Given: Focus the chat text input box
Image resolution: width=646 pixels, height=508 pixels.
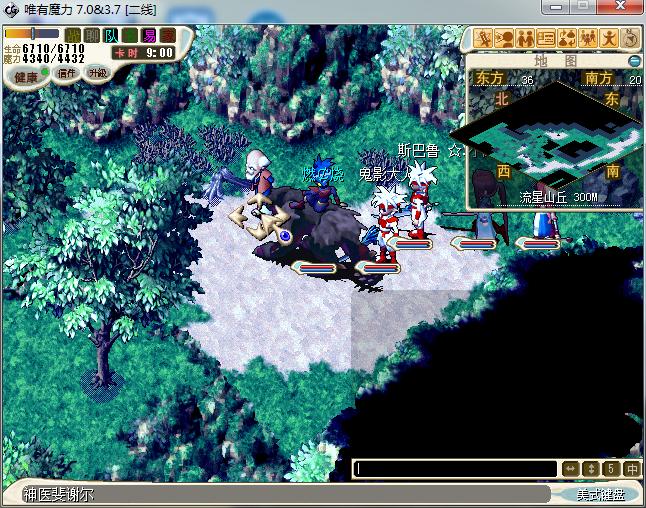Looking at the screenshot, I should [456, 468].
